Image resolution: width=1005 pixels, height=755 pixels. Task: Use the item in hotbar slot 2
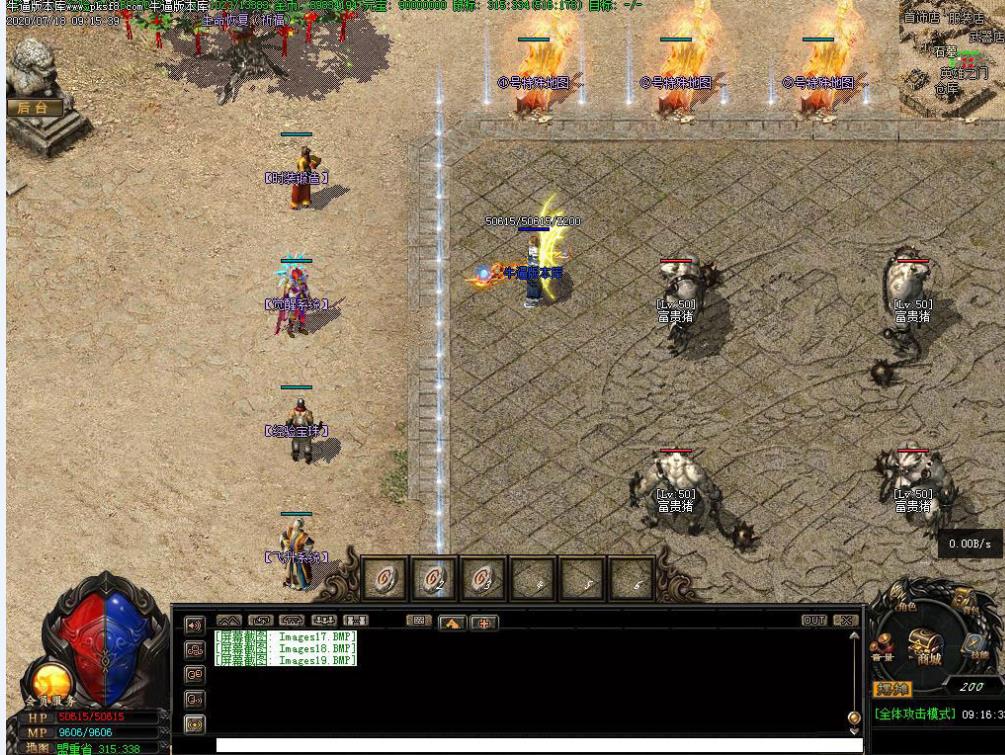click(x=434, y=579)
